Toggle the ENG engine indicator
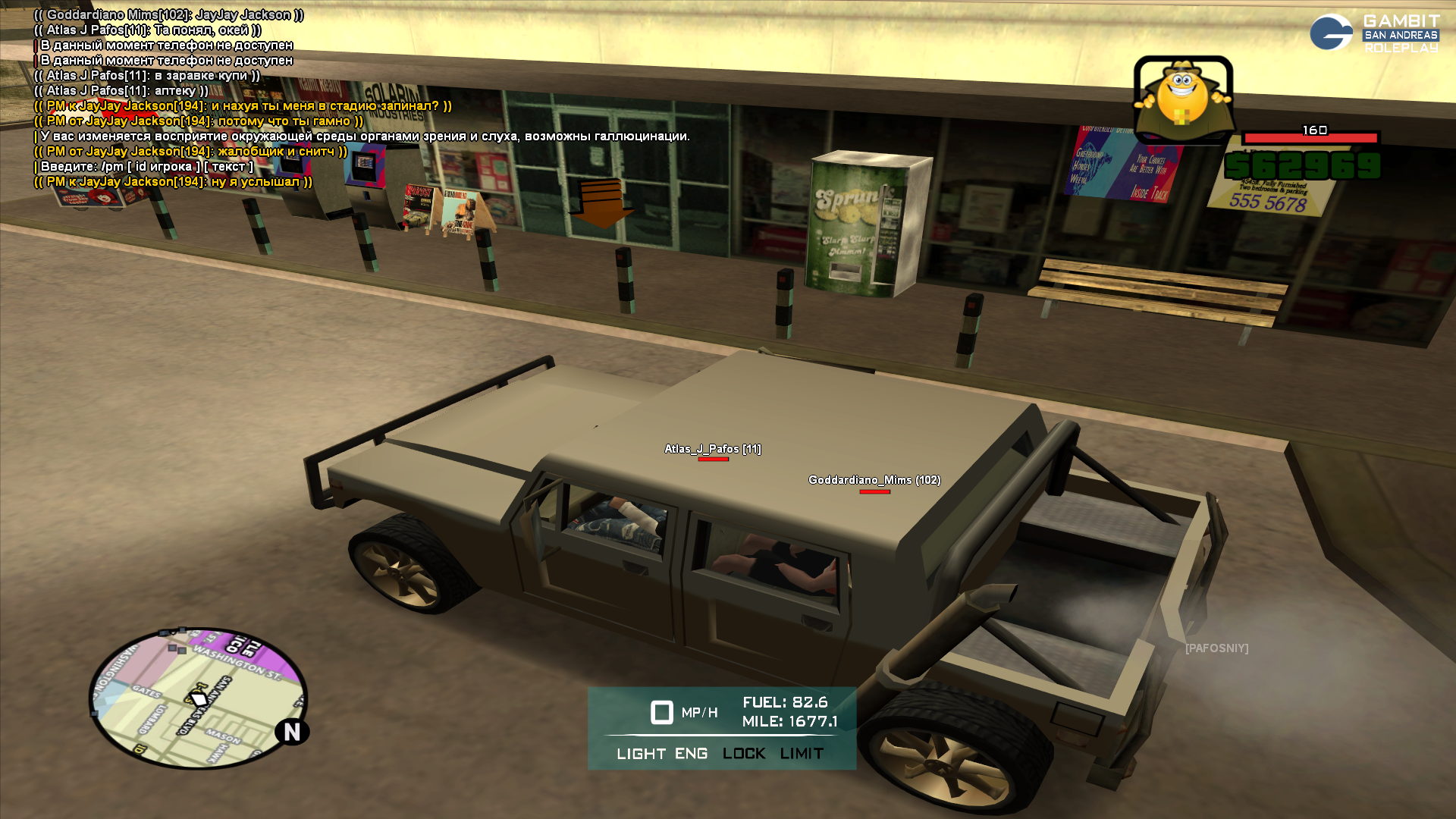The width and height of the screenshot is (1456, 819). 691,754
